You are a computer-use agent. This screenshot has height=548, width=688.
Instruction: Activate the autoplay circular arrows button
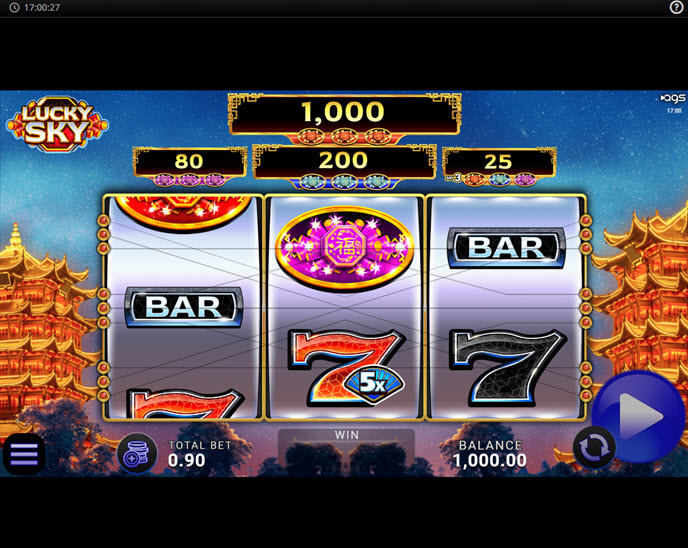(x=592, y=448)
